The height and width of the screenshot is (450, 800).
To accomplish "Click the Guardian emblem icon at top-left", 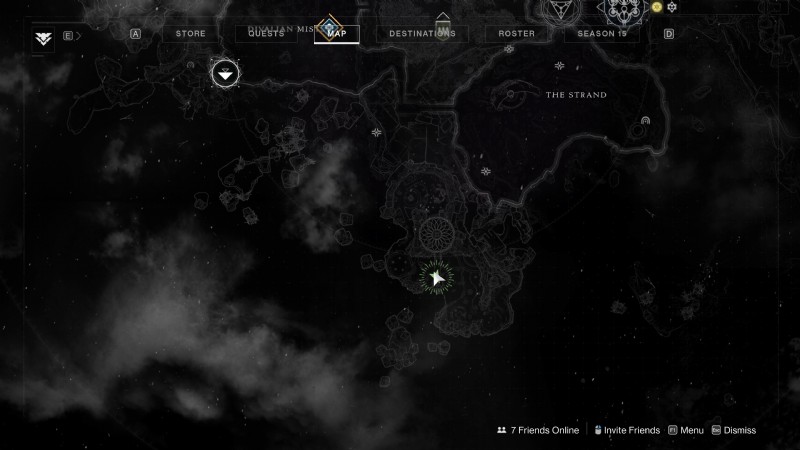I will [43, 38].
